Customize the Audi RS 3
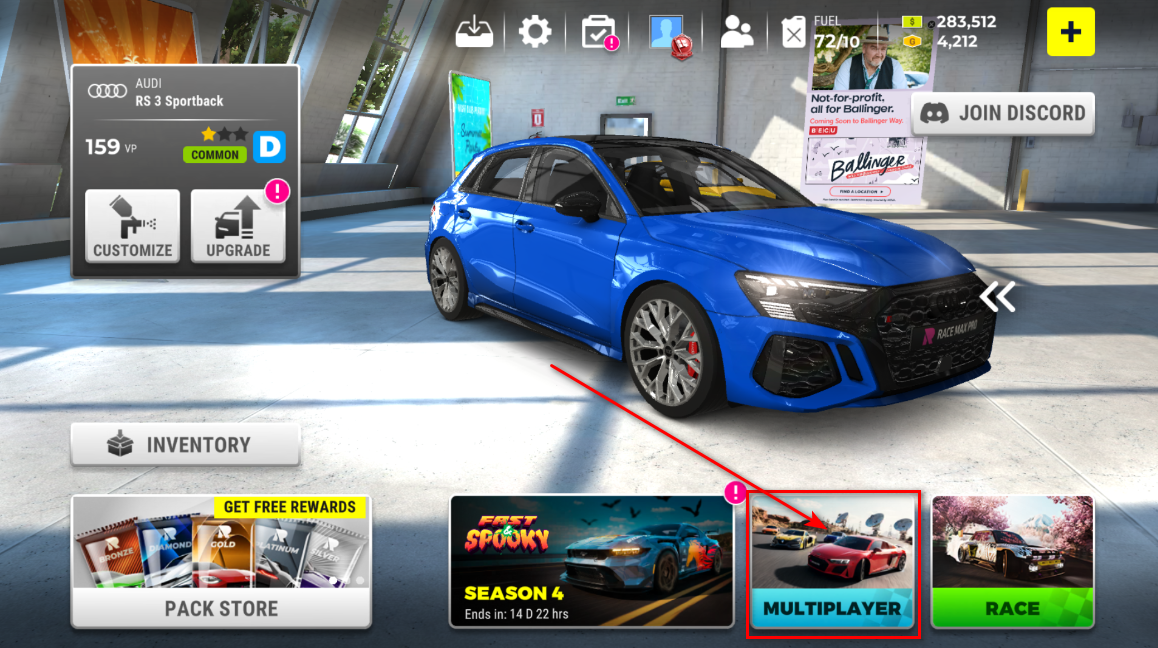 (x=132, y=227)
